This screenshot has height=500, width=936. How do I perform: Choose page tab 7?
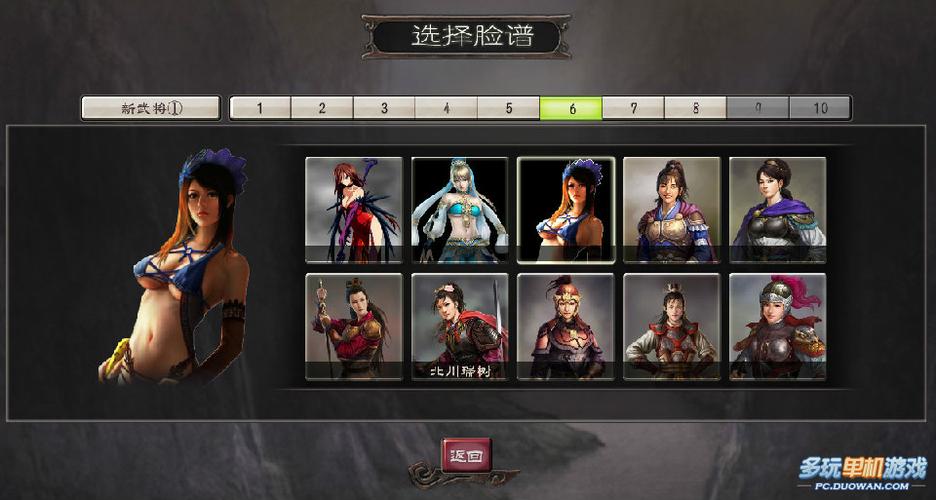click(x=633, y=108)
